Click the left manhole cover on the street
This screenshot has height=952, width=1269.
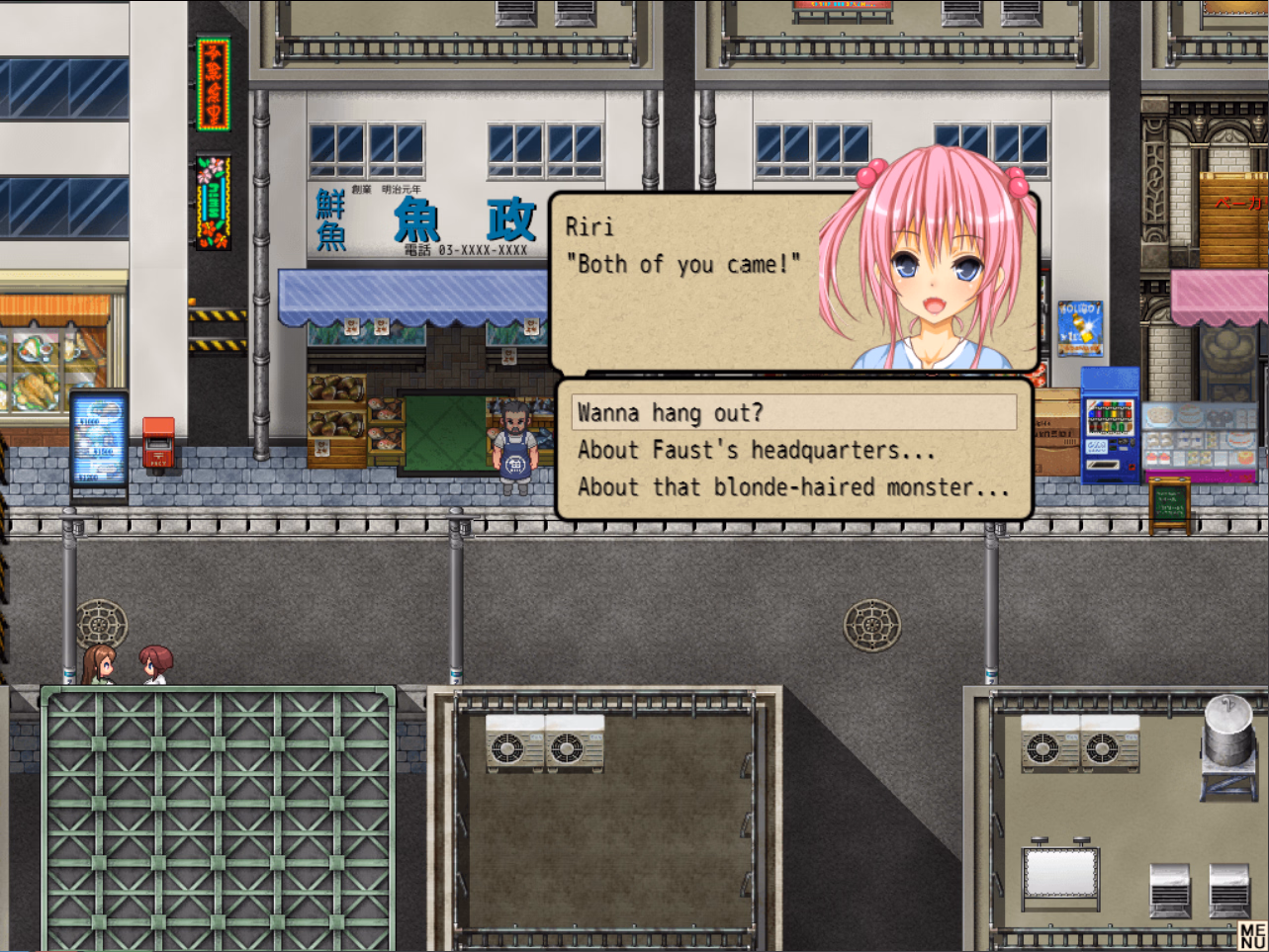[x=98, y=623]
